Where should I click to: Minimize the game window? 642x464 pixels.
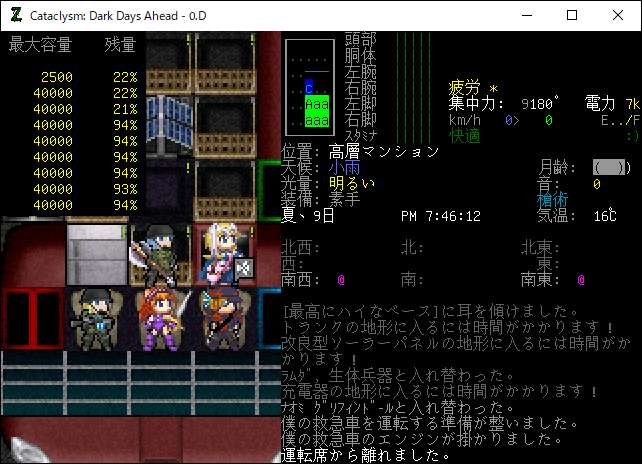point(526,15)
